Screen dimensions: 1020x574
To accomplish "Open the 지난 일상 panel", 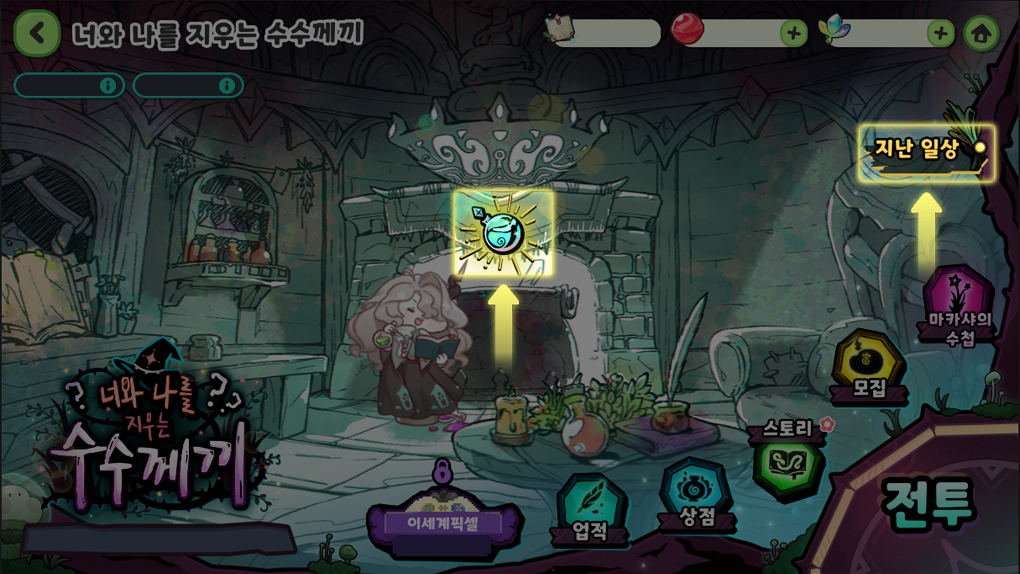I will point(926,152).
